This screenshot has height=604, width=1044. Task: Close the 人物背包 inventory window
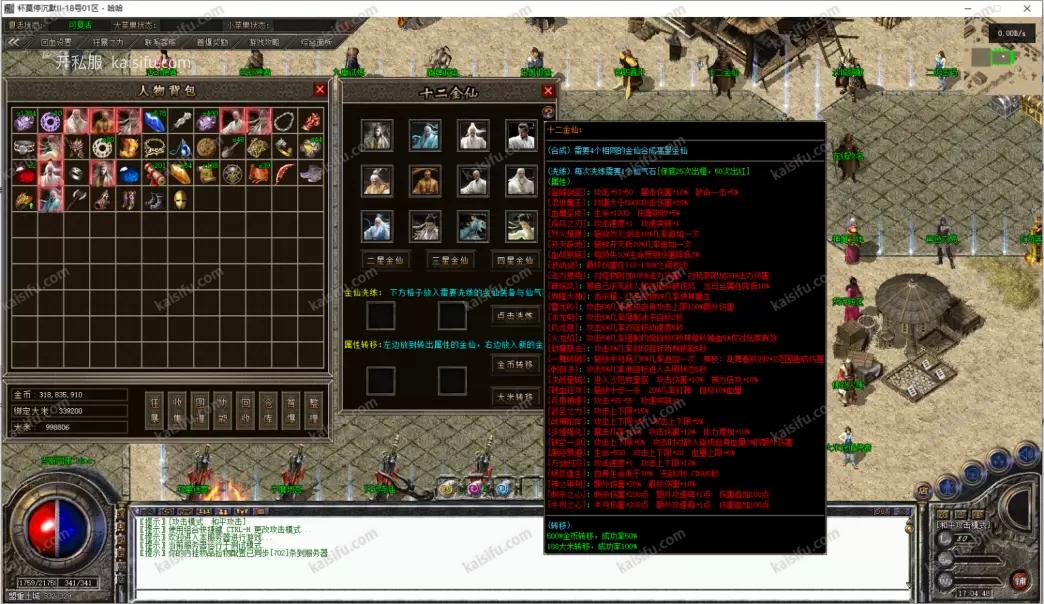click(x=320, y=90)
